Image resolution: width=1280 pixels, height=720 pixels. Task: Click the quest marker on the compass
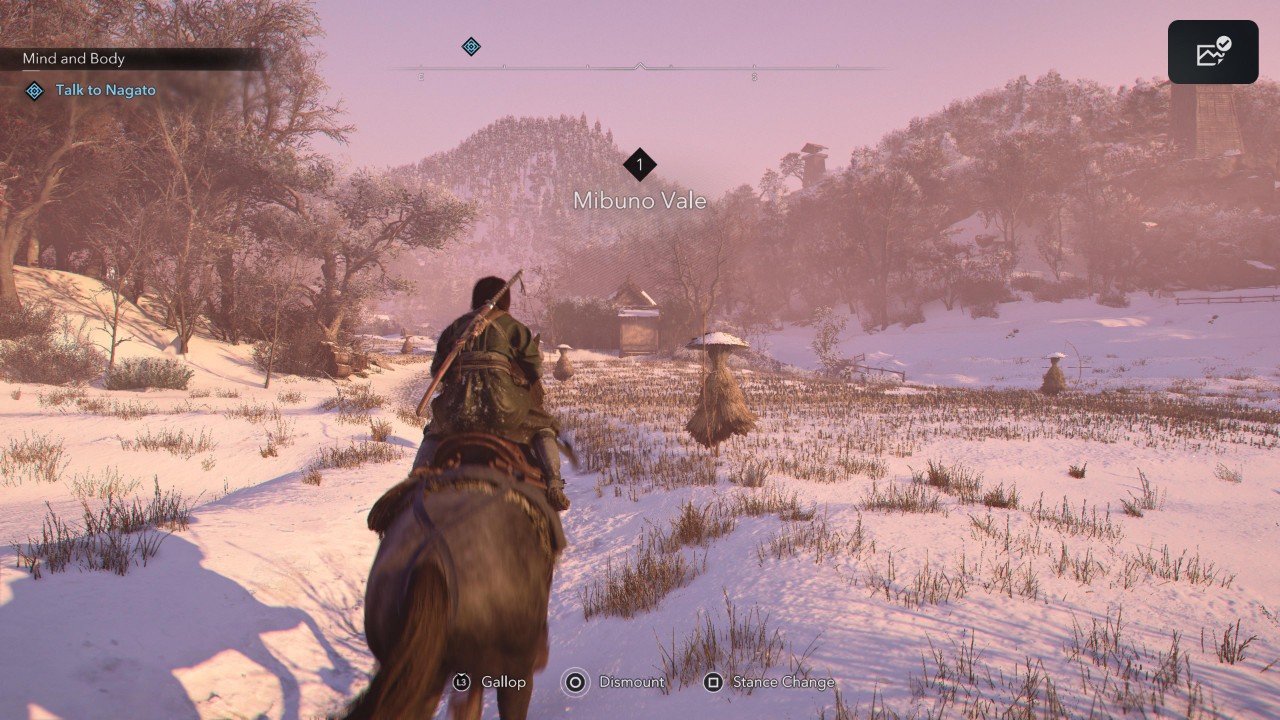pos(471,46)
